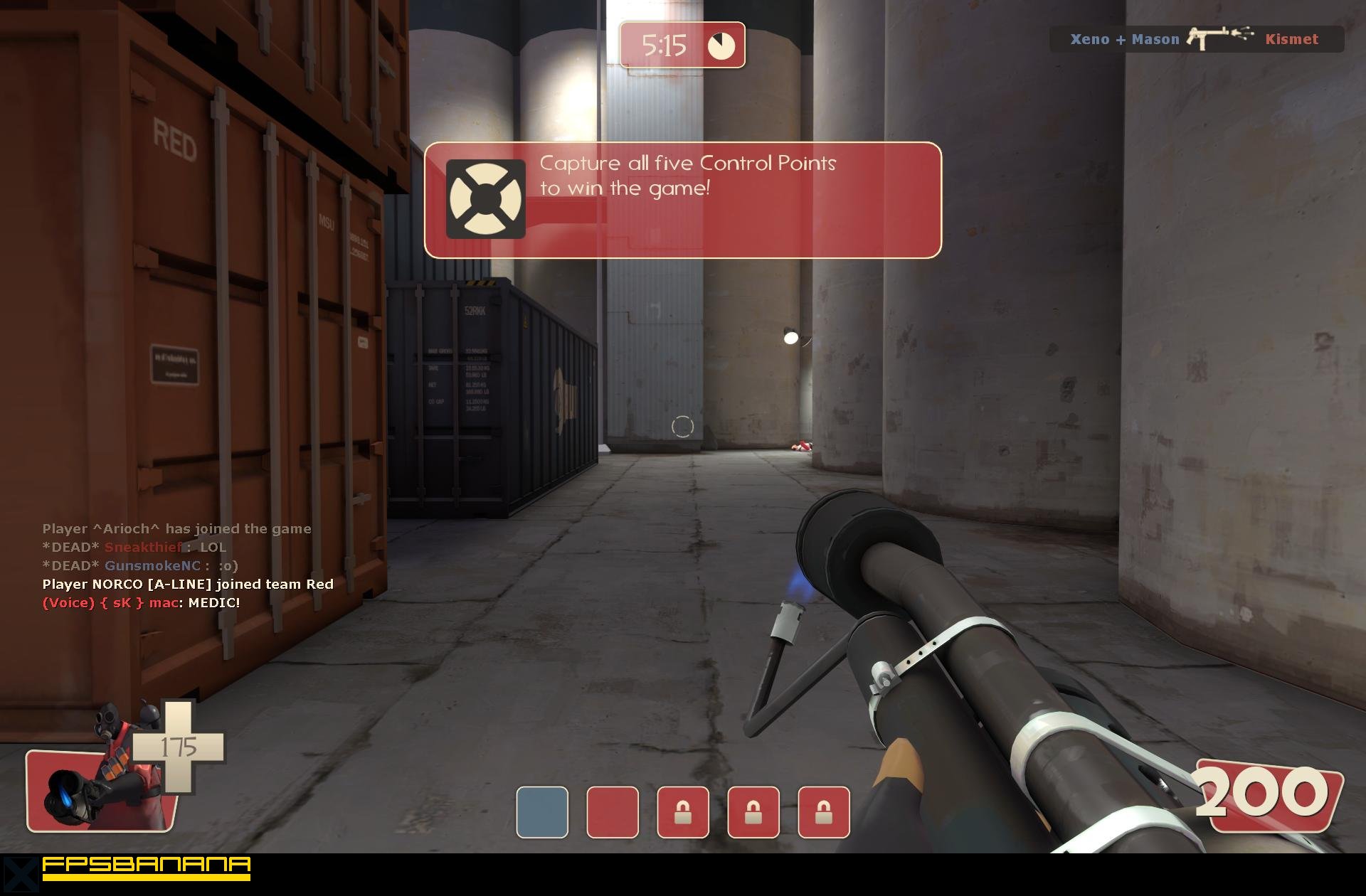Click the lock icon on the last control point
The image size is (1366, 896).
823,812
